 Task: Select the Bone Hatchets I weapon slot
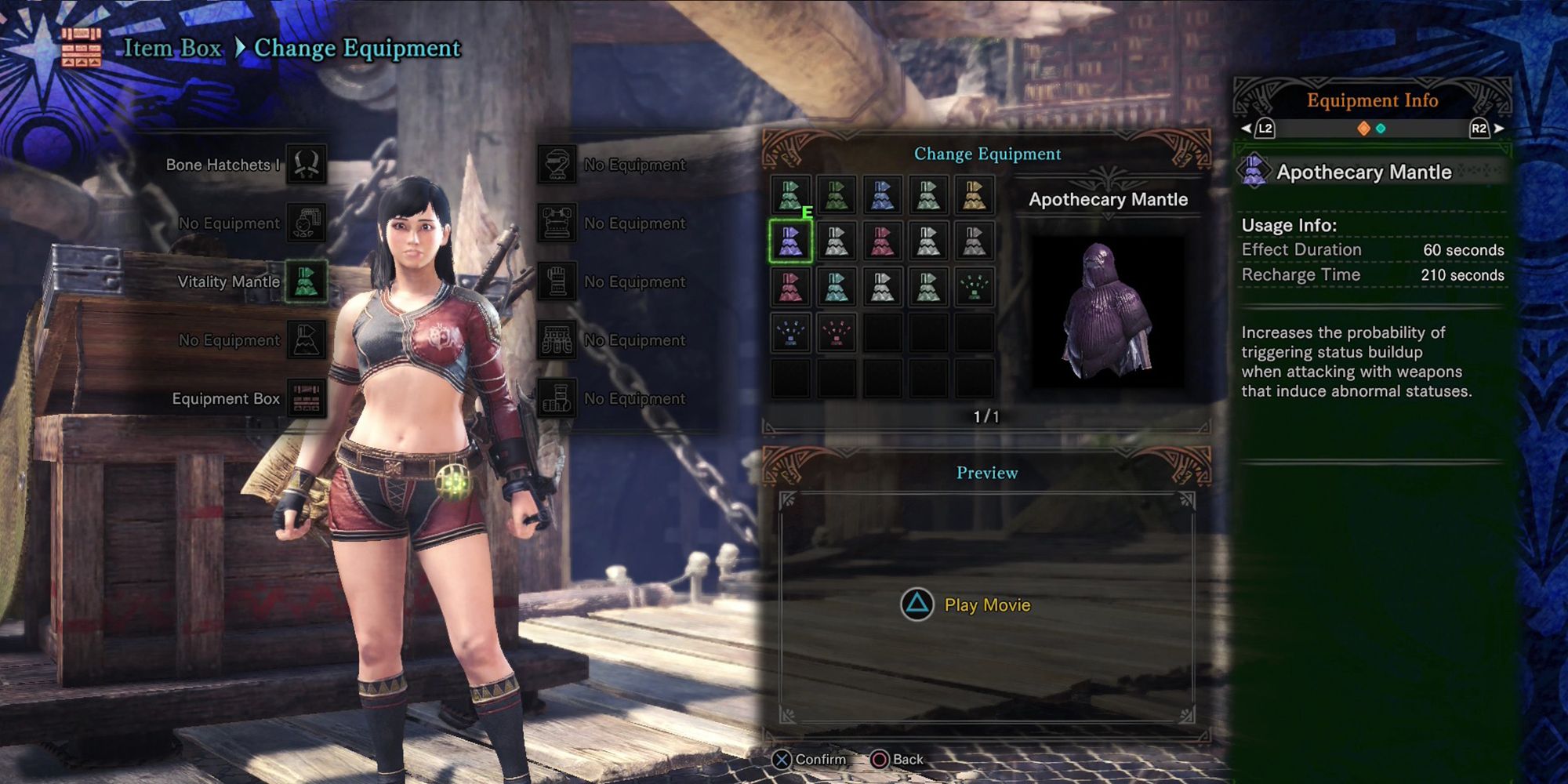[306, 165]
